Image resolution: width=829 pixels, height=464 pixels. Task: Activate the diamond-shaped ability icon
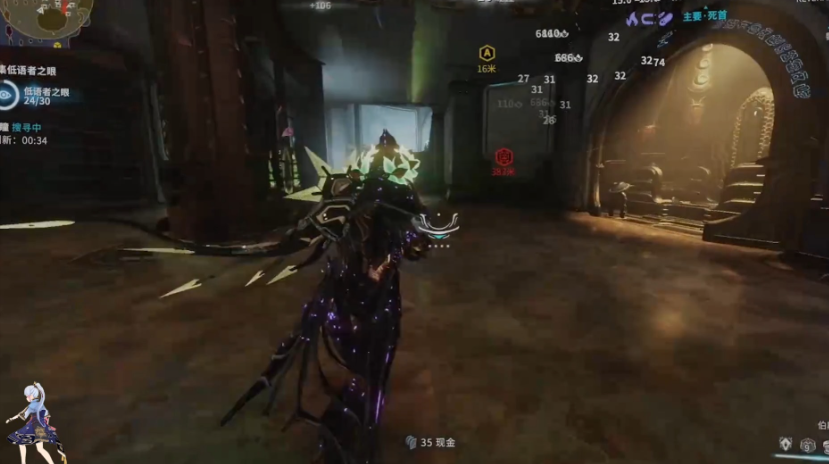788,443
